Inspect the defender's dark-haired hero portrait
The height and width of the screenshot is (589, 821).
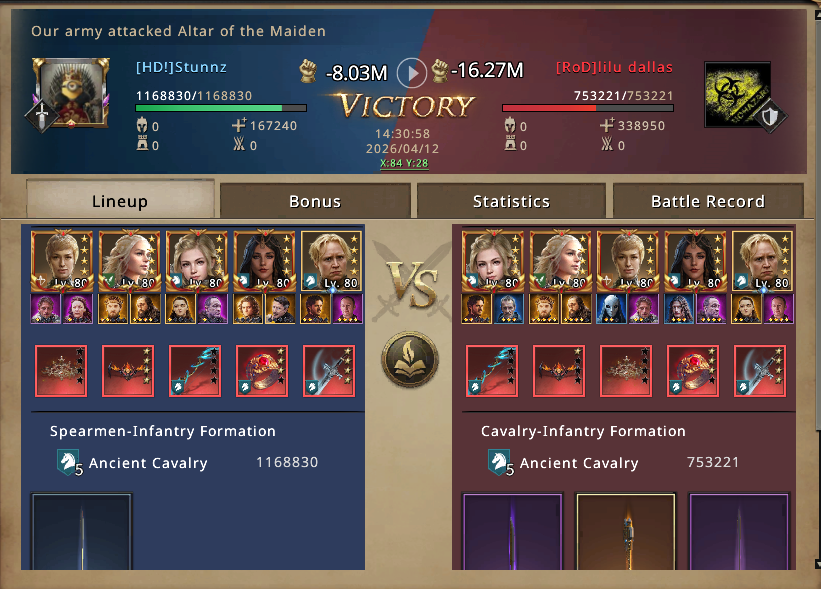pos(696,261)
